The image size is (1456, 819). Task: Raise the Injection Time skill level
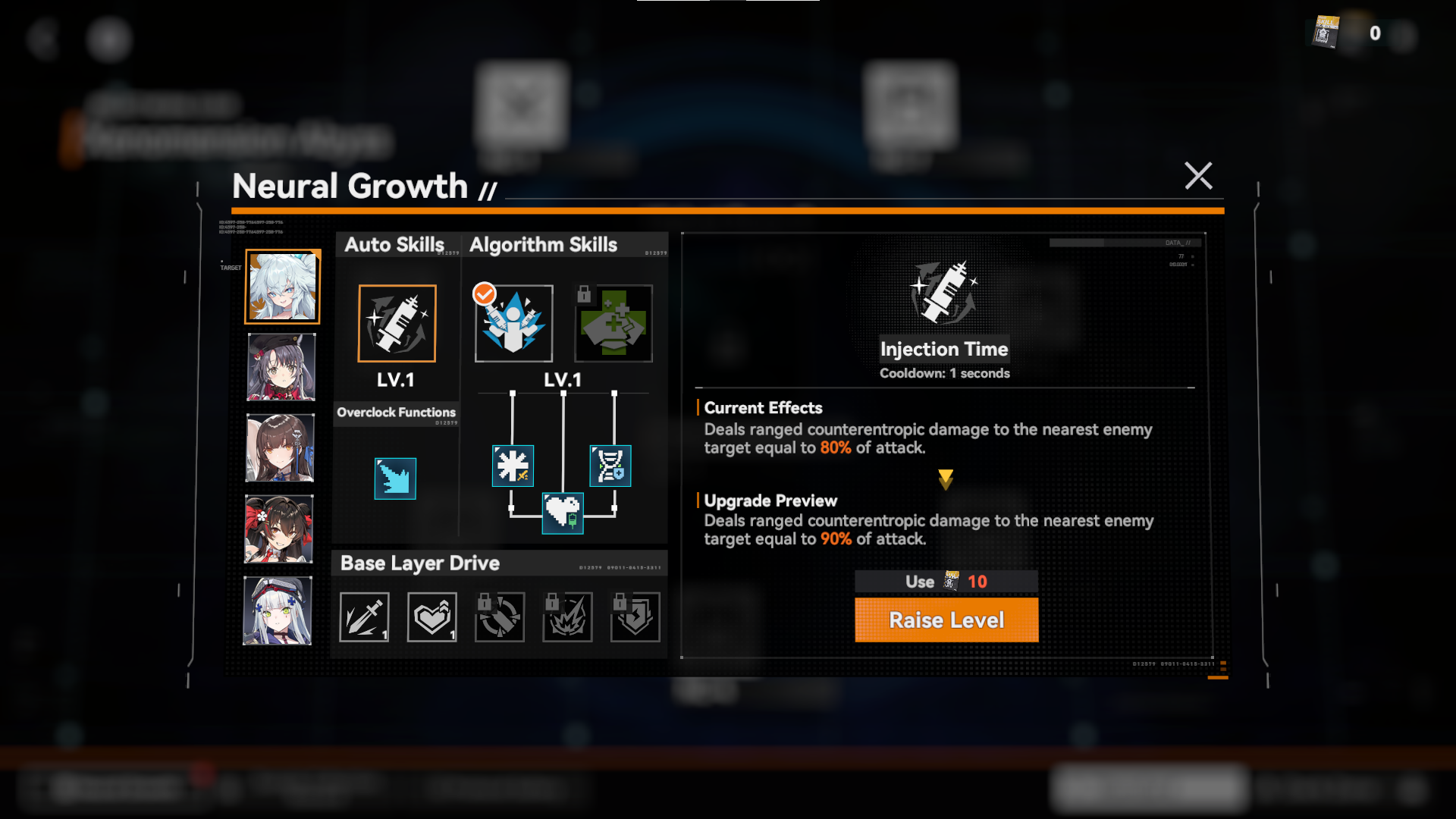[x=946, y=620]
